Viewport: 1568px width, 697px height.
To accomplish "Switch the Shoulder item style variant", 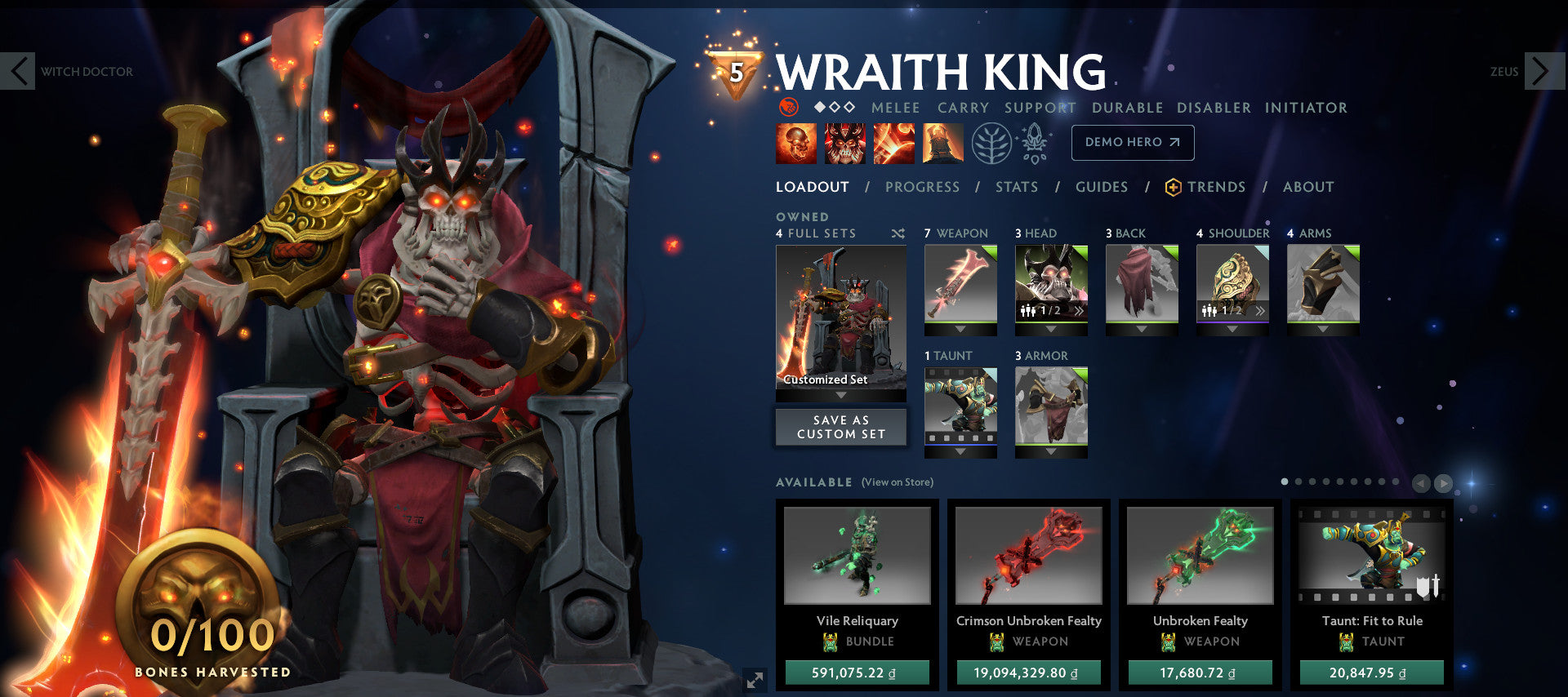I will 1261,311.
